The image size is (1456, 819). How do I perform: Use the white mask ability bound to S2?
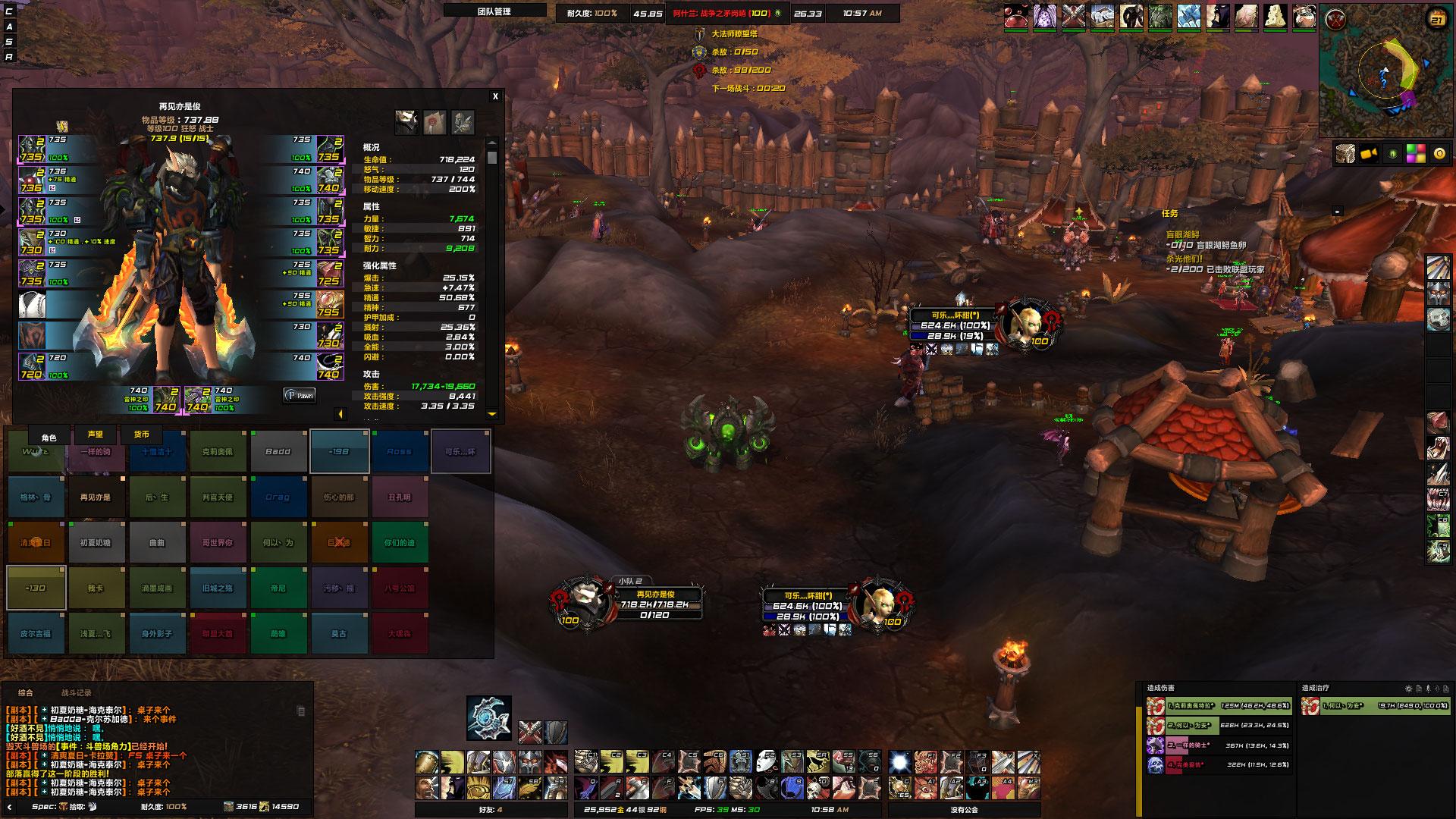(766, 761)
